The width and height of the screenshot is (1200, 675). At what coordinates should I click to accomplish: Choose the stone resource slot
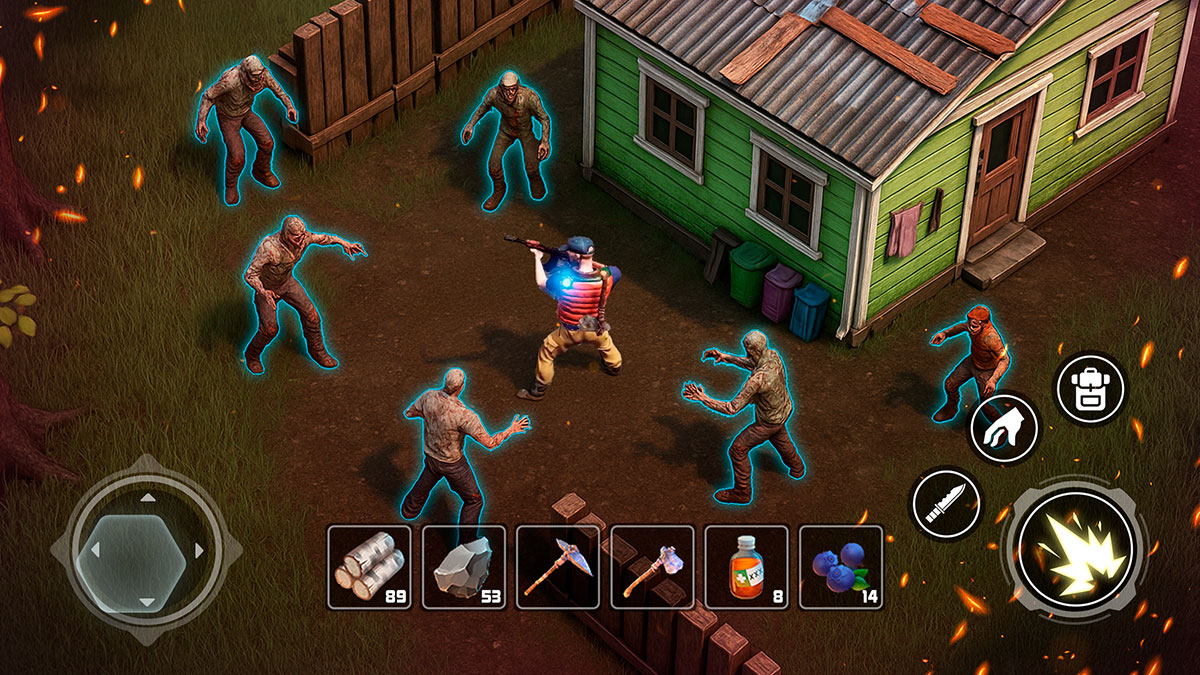point(463,567)
